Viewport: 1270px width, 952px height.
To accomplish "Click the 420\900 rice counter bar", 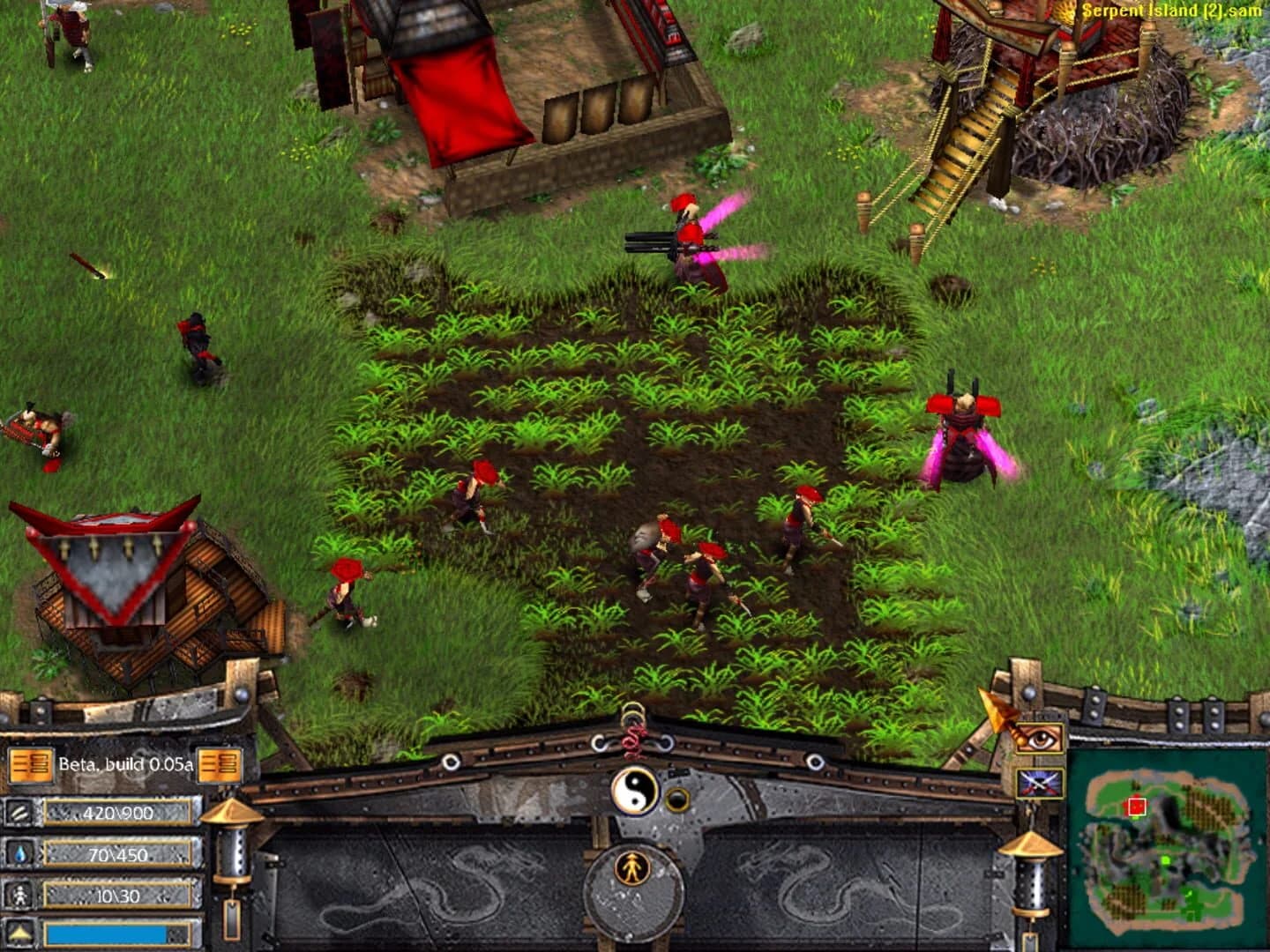I will (x=120, y=810).
